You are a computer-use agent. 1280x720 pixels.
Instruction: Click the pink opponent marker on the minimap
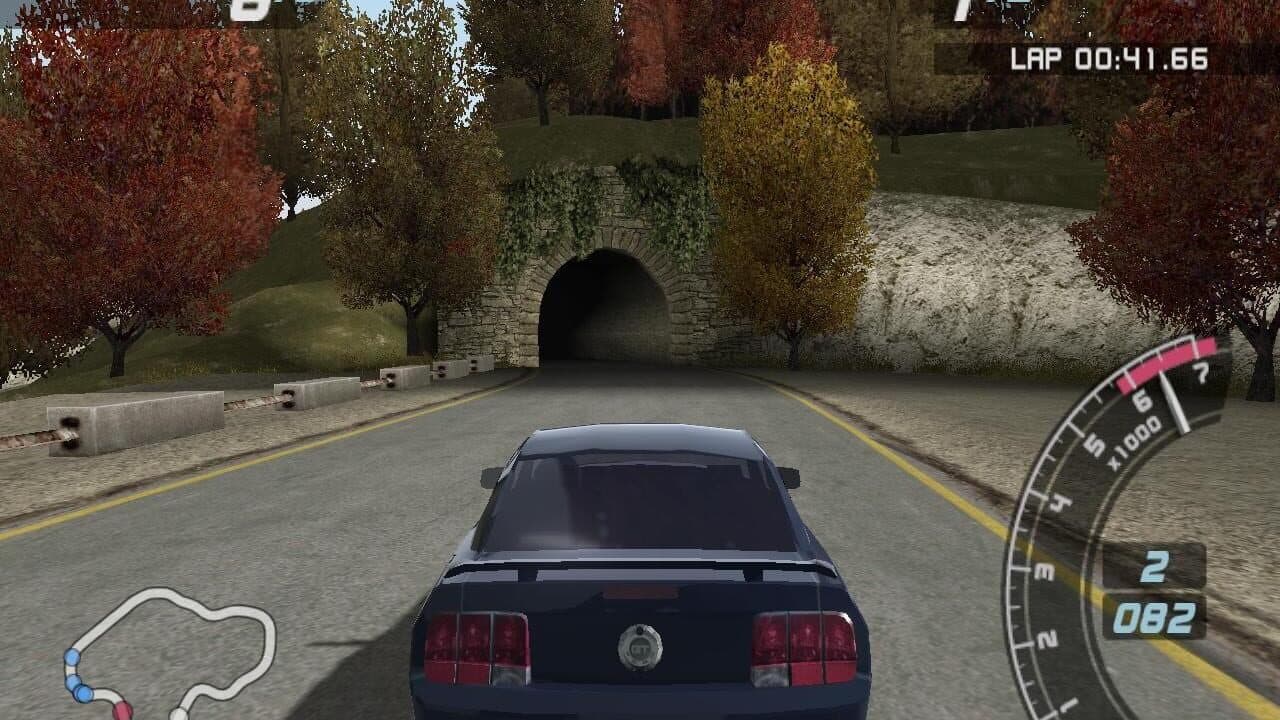(122, 712)
